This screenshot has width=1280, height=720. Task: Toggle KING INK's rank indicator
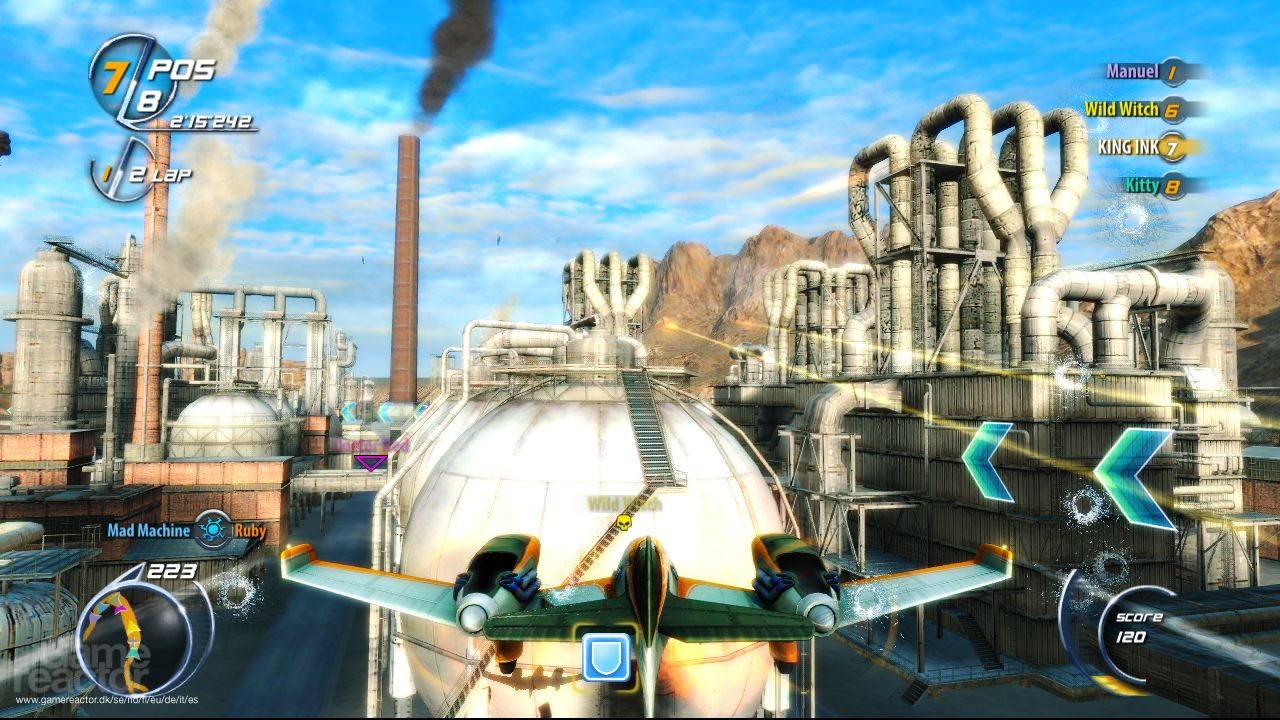(1172, 148)
